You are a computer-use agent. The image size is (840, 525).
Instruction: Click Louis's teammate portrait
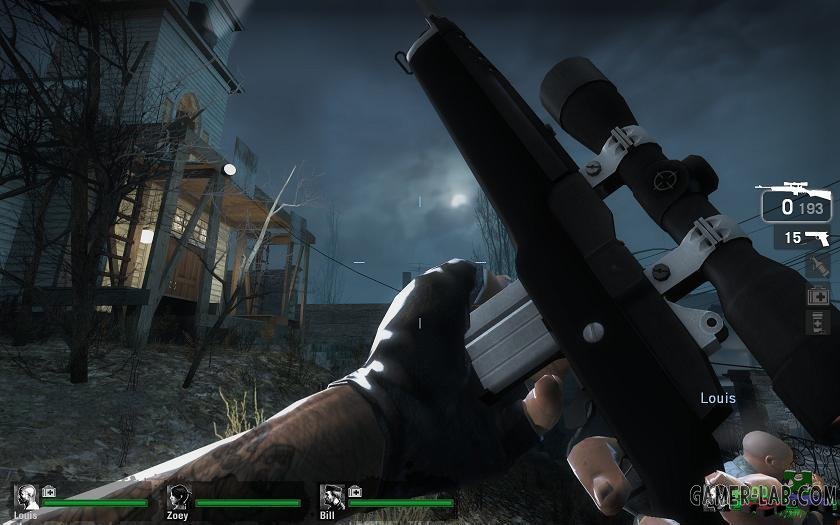click(x=26, y=496)
